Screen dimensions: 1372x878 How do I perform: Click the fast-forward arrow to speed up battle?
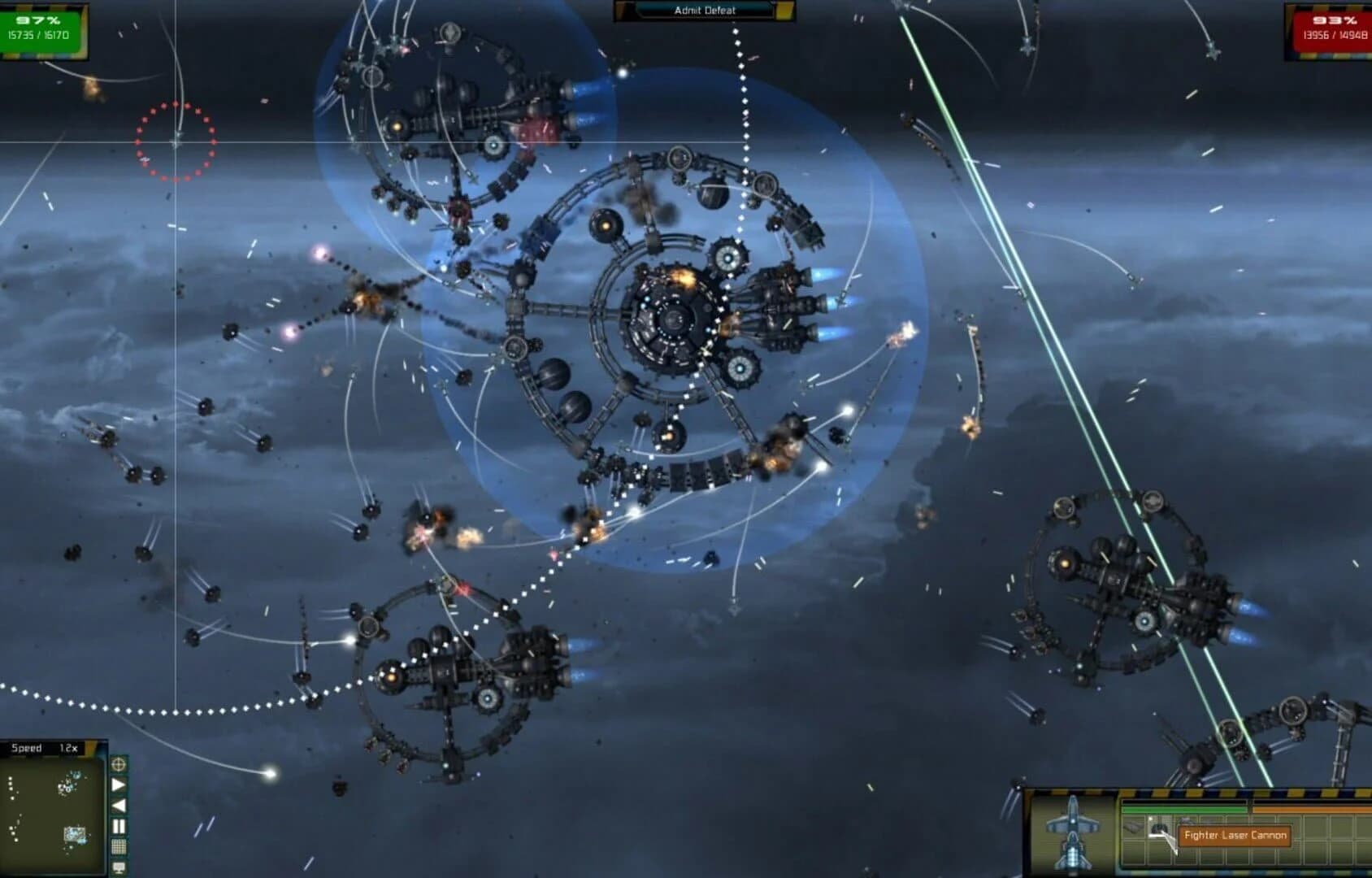pos(118,783)
